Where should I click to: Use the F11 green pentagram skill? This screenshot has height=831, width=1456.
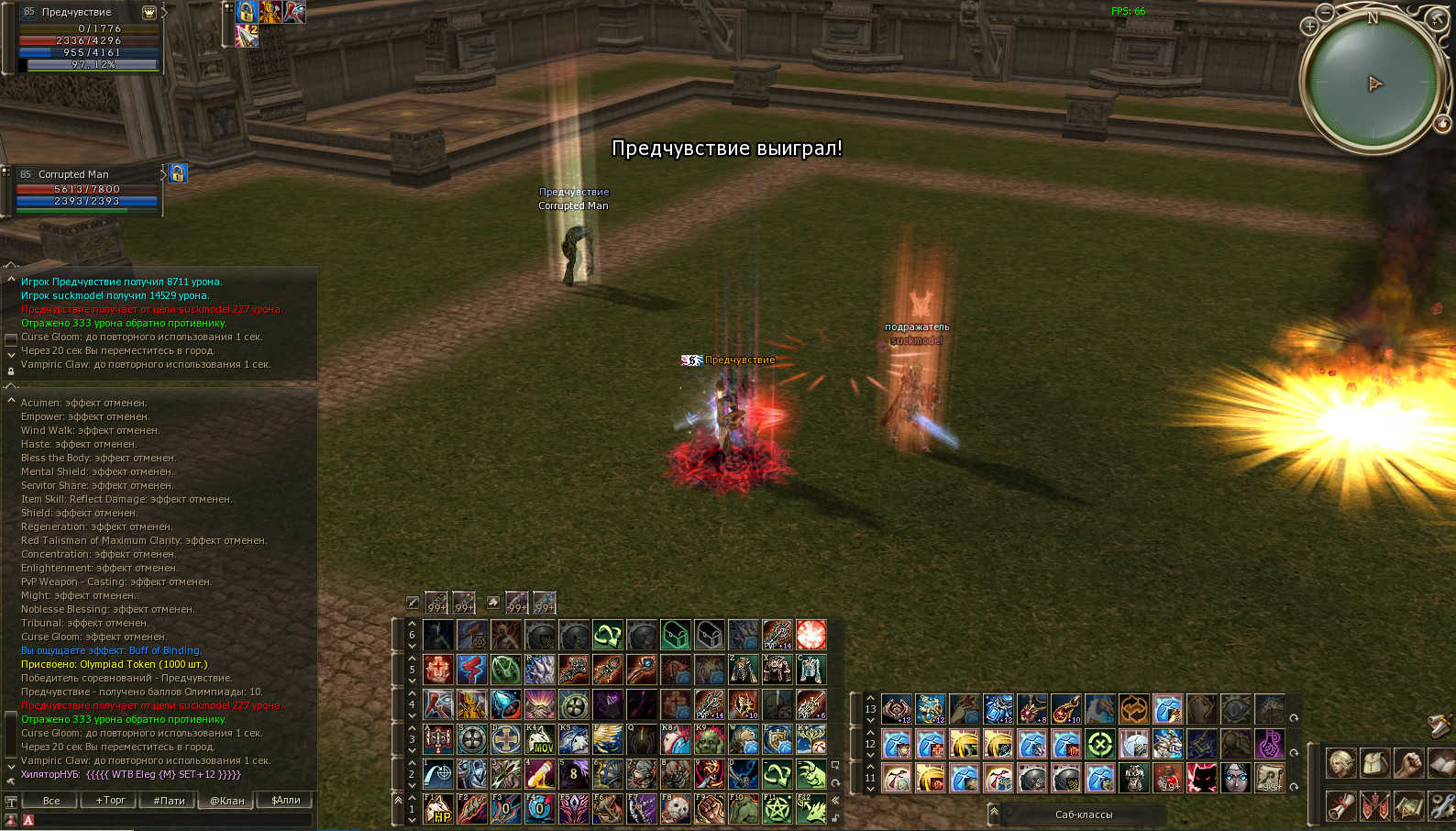tap(778, 809)
